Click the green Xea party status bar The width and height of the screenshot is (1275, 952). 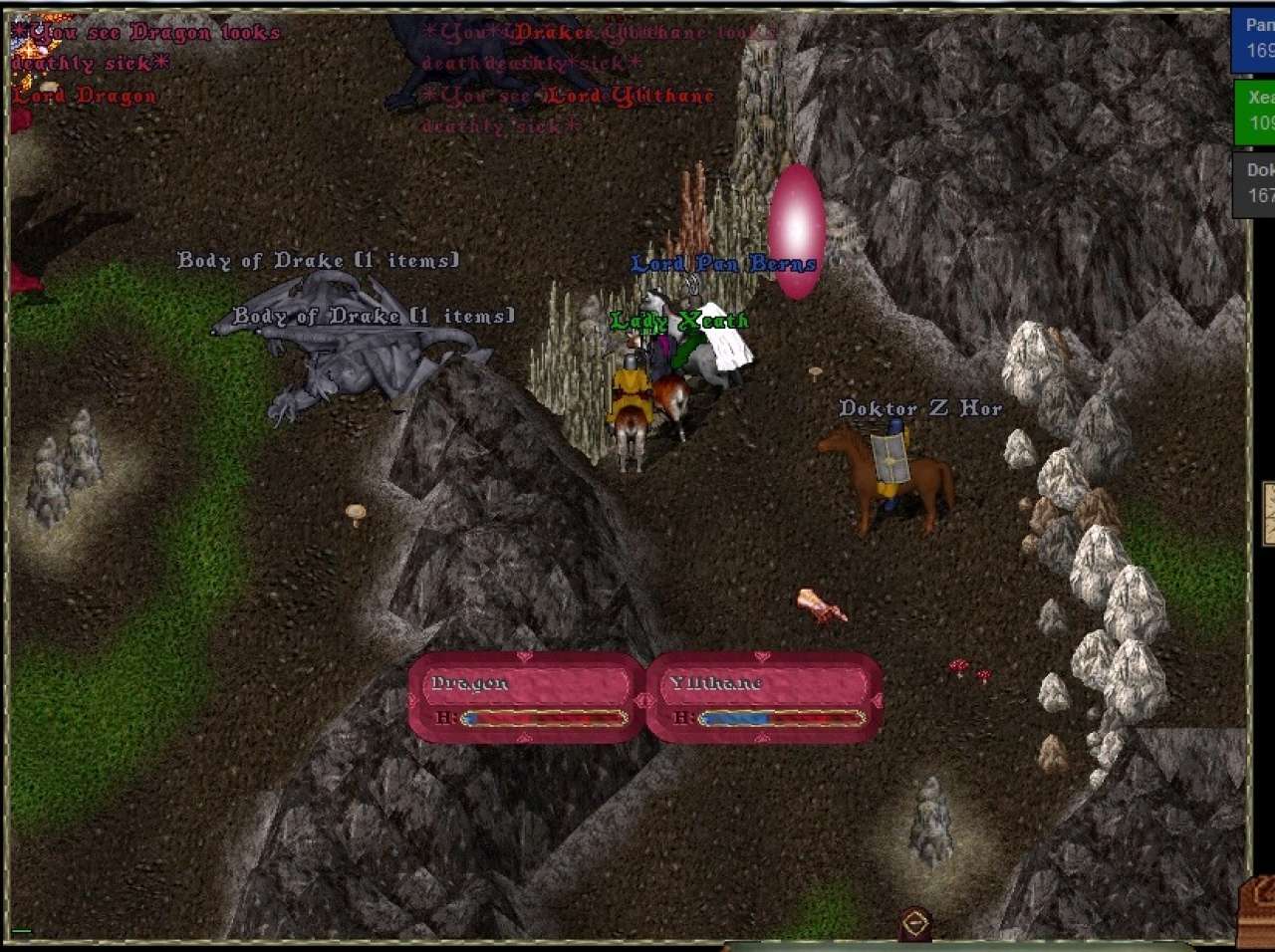pos(1255,111)
